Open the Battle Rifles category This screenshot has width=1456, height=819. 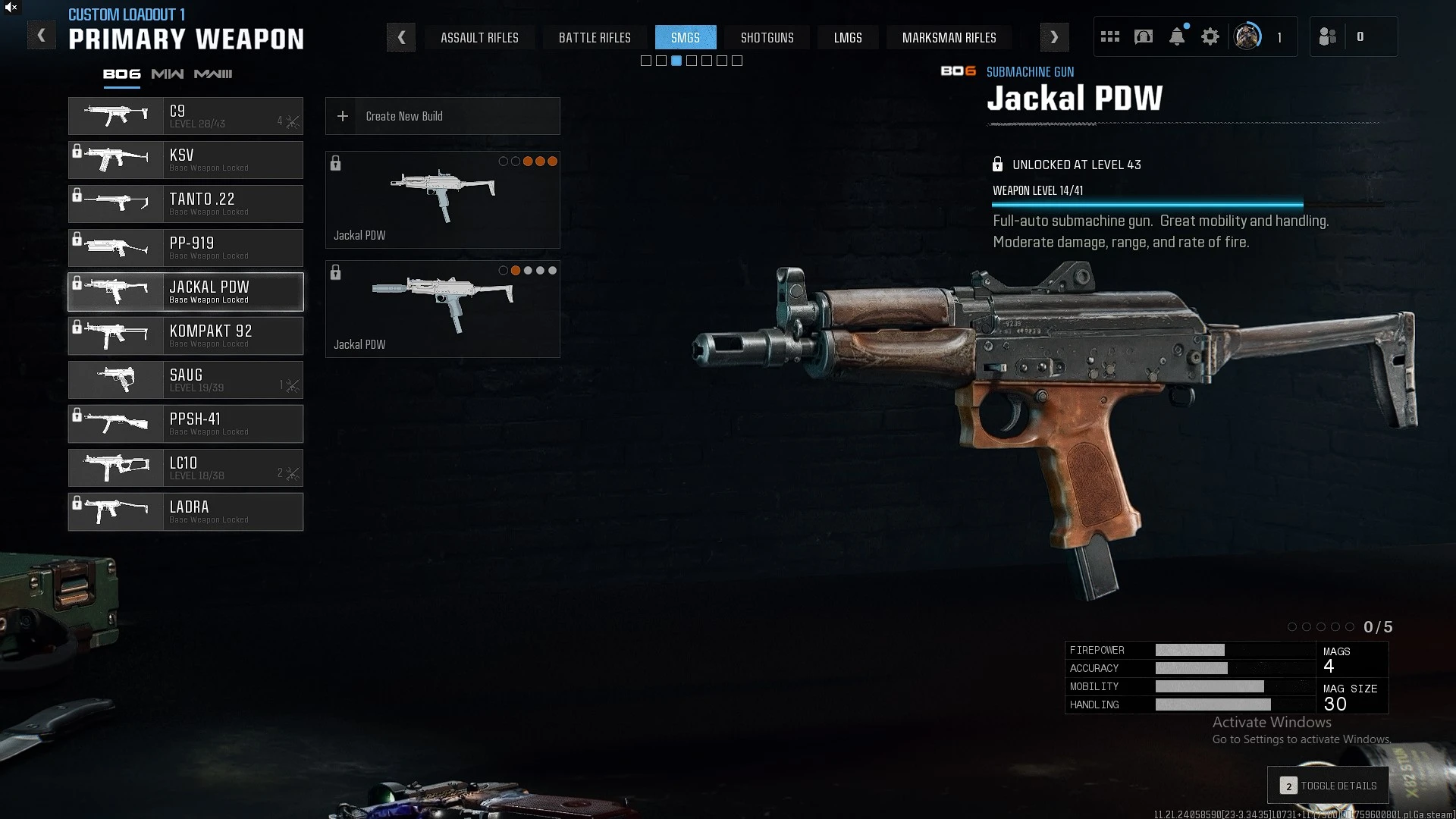(595, 37)
